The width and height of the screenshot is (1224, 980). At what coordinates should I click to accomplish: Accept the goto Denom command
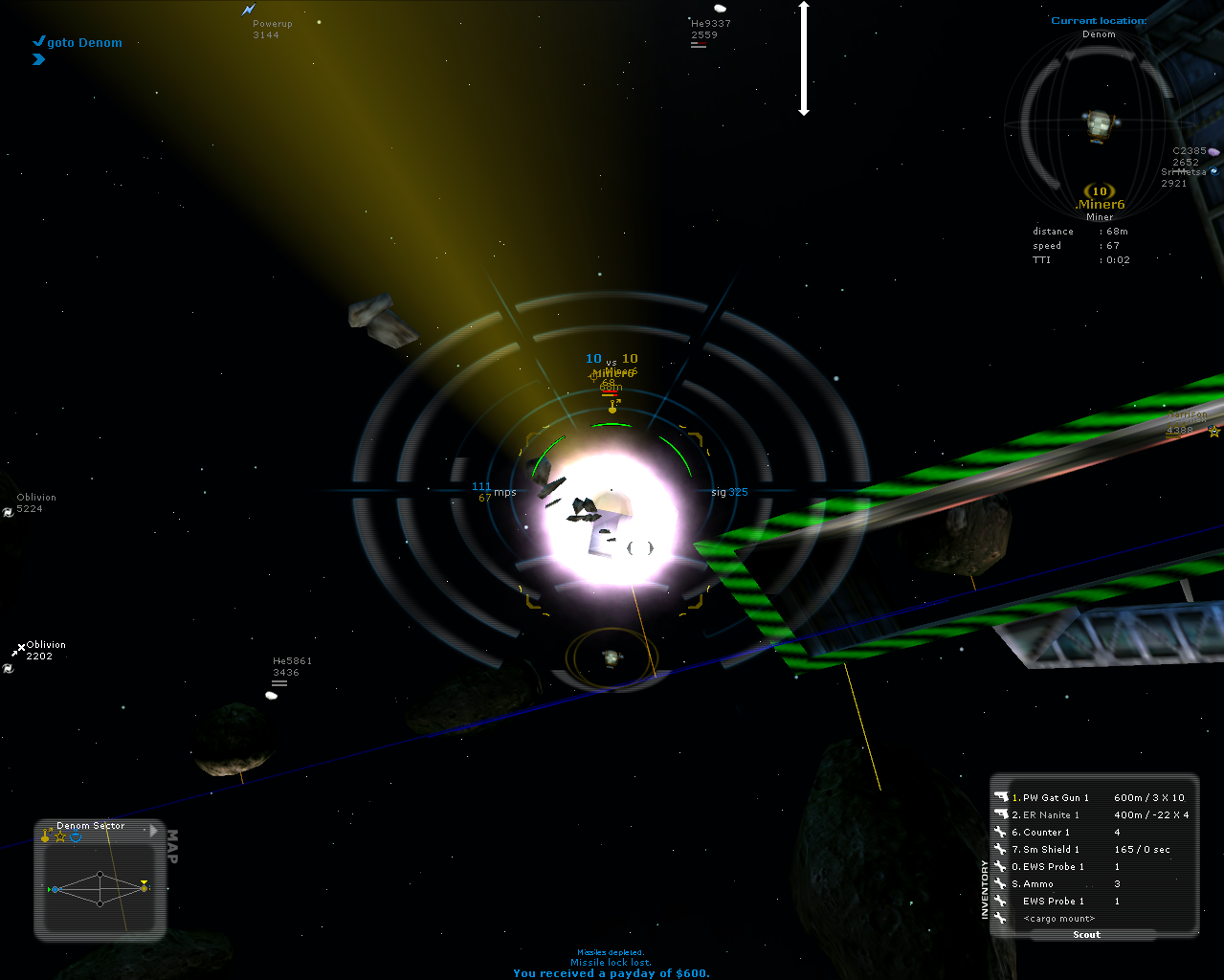39,42
